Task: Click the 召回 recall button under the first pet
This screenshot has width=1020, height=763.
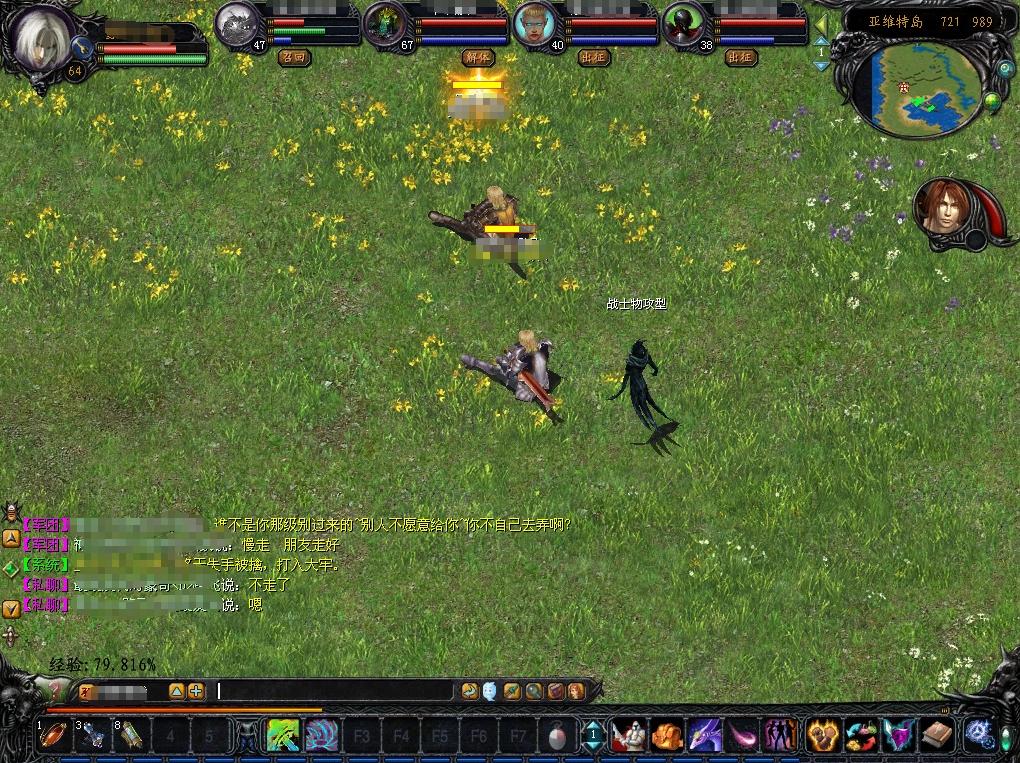Action: pyautogui.click(x=293, y=57)
